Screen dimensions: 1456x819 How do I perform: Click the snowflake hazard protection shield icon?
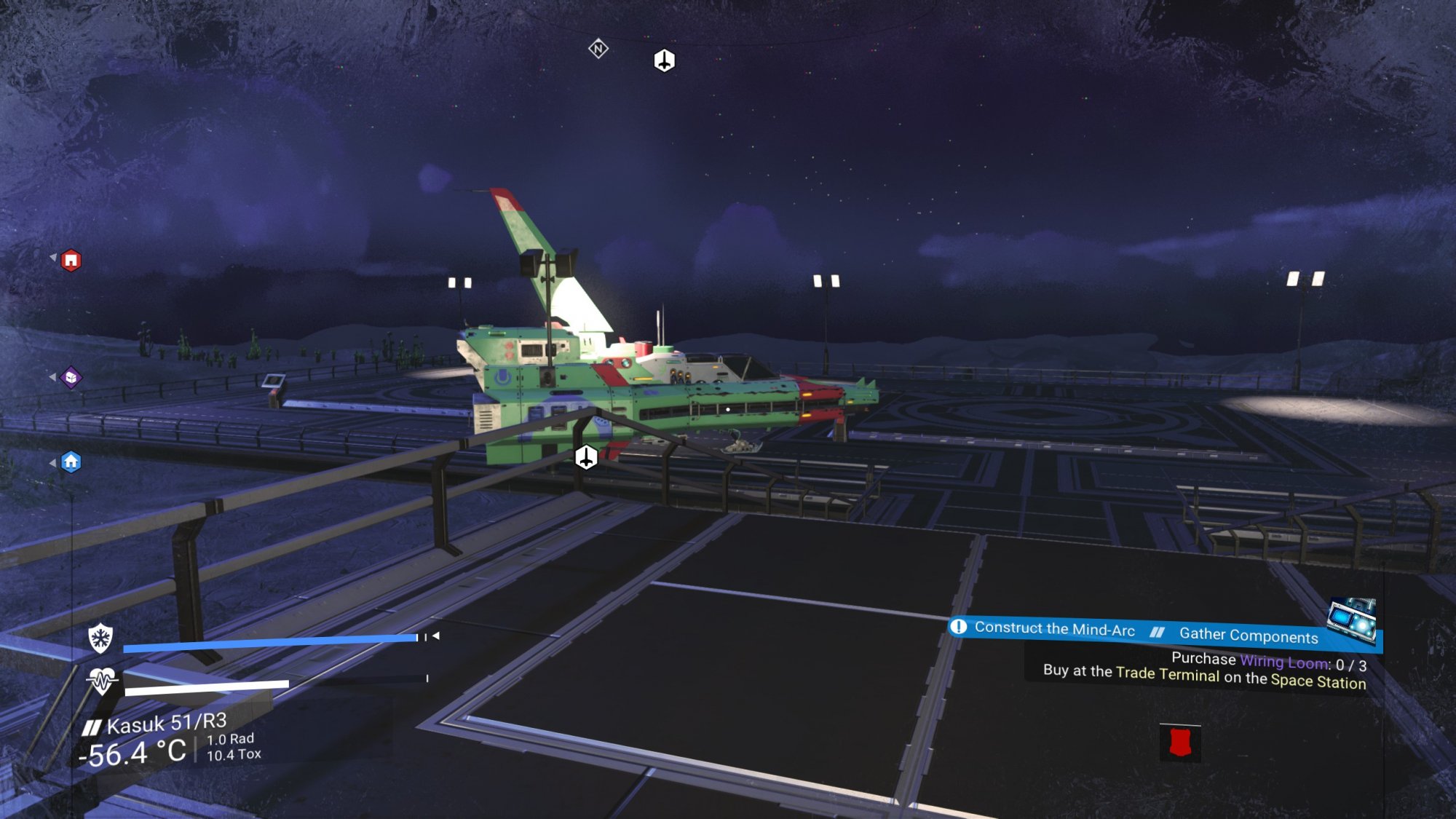click(100, 638)
